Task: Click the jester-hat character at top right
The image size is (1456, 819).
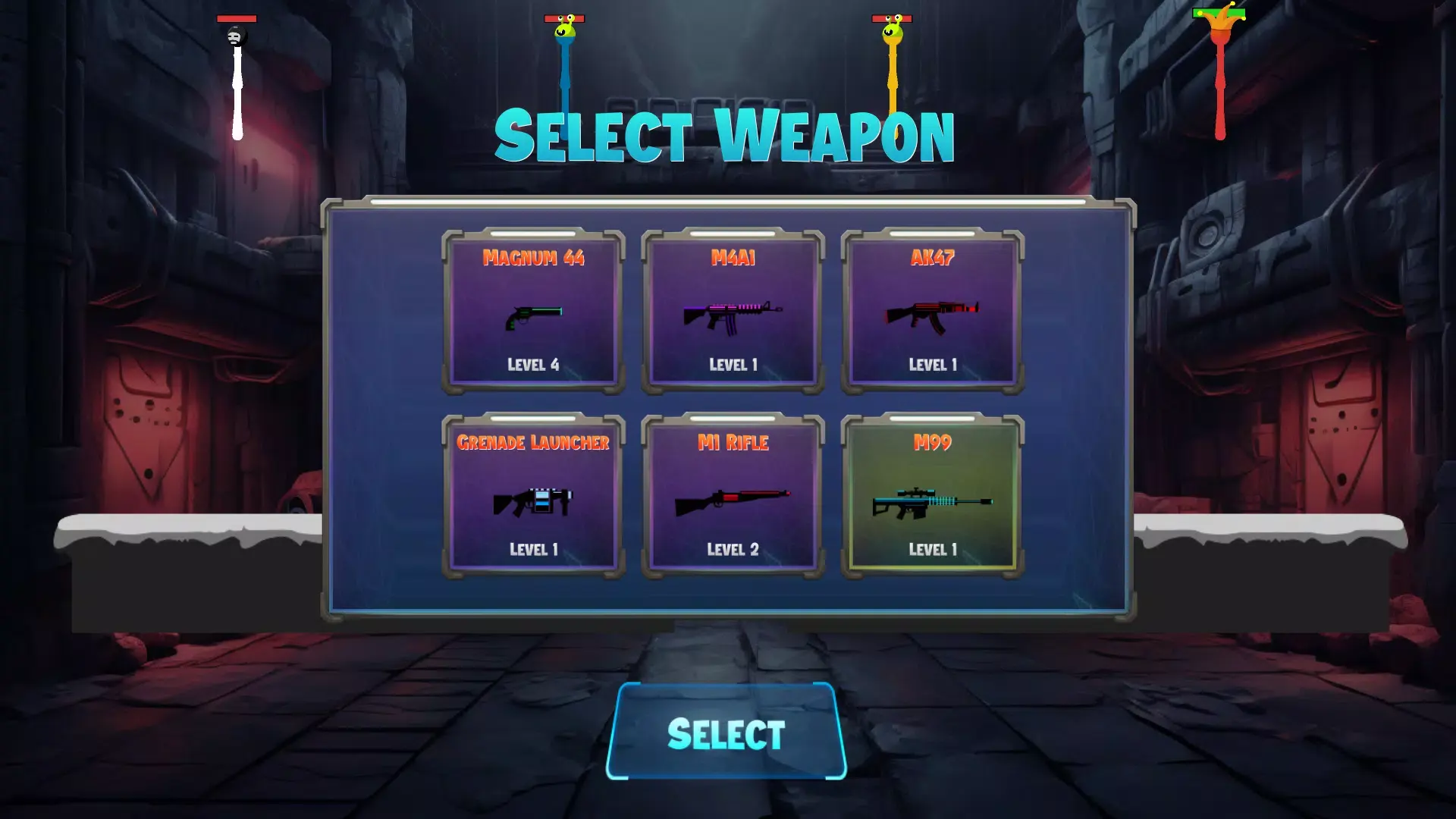Action: (x=1221, y=23)
